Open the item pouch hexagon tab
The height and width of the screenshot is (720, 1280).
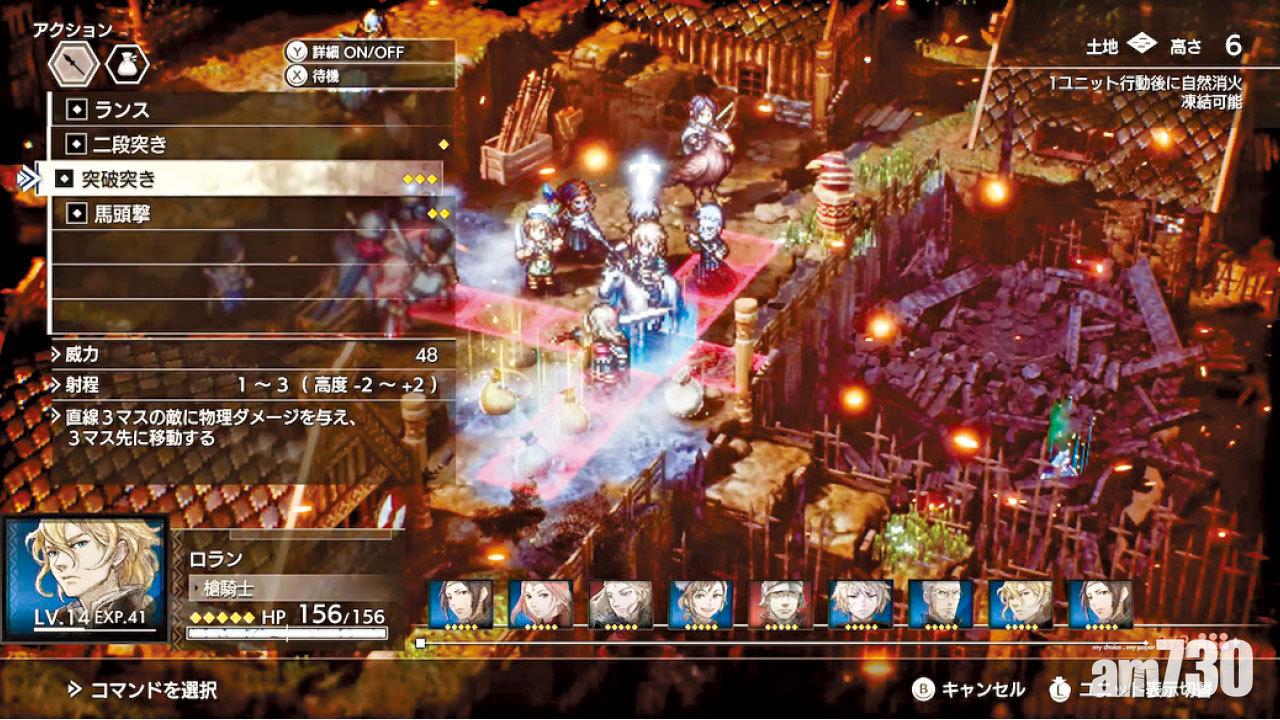128,65
